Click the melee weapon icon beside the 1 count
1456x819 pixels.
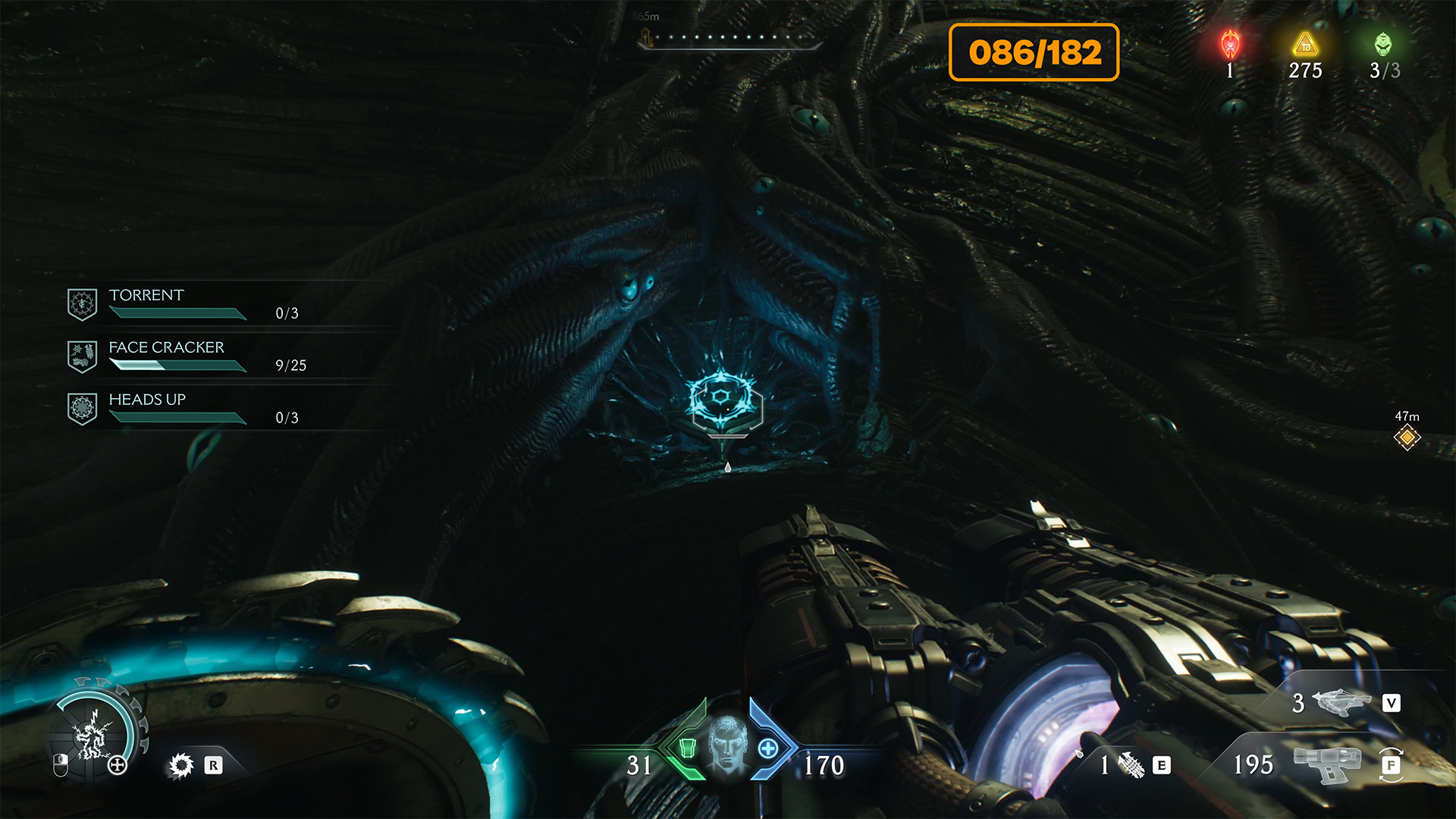click(x=1131, y=765)
